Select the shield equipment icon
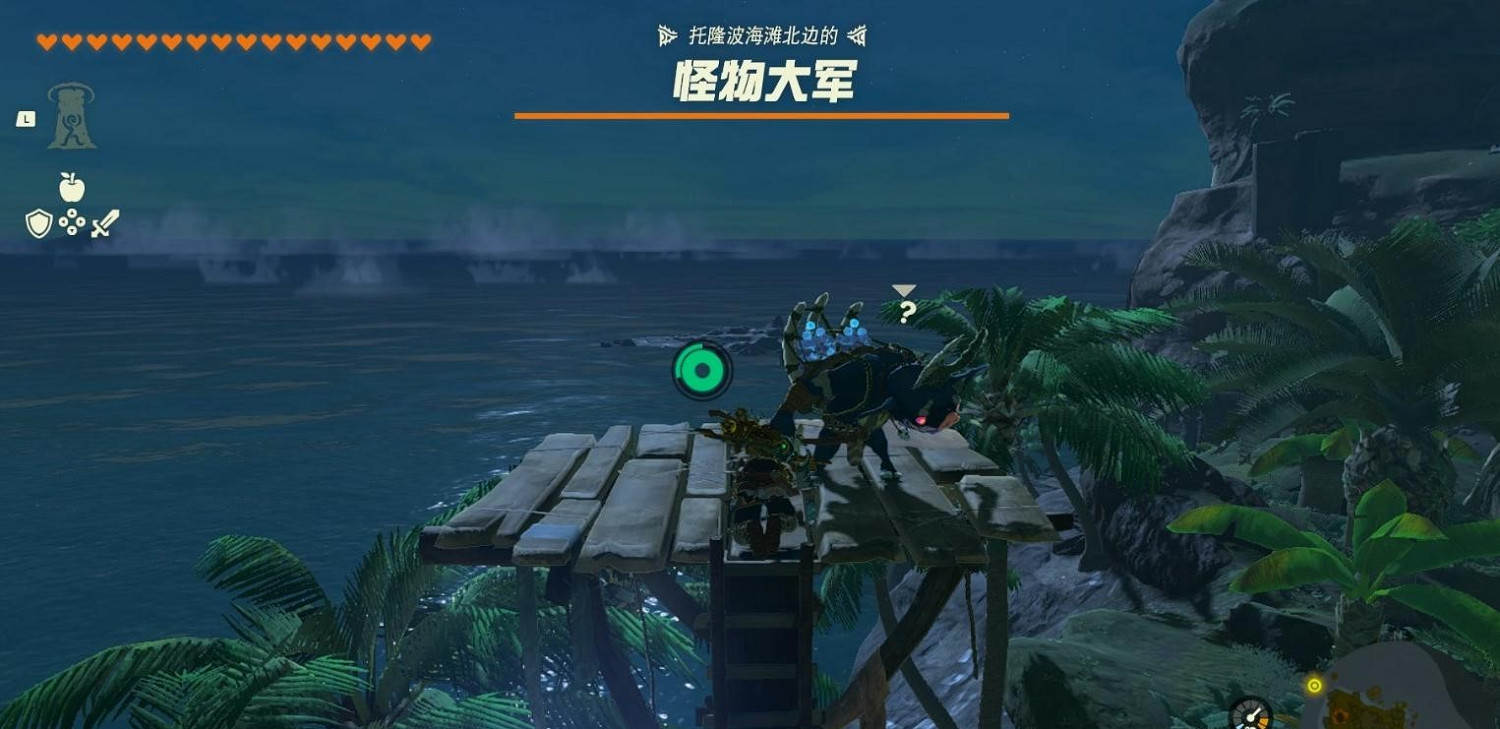Screen dimensions: 1500x729 [37, 222]
